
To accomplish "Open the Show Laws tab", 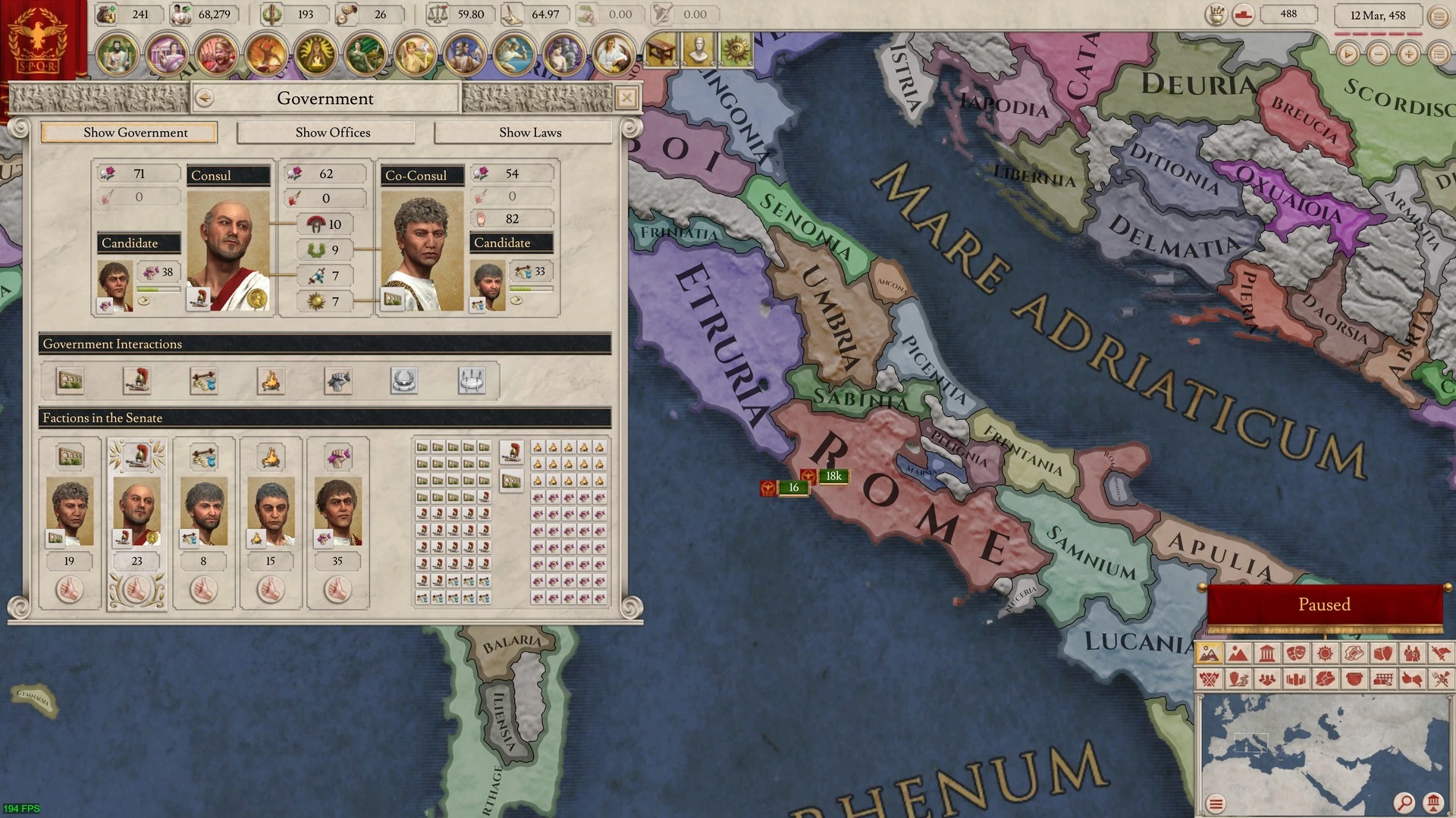I will pos(530,133).
